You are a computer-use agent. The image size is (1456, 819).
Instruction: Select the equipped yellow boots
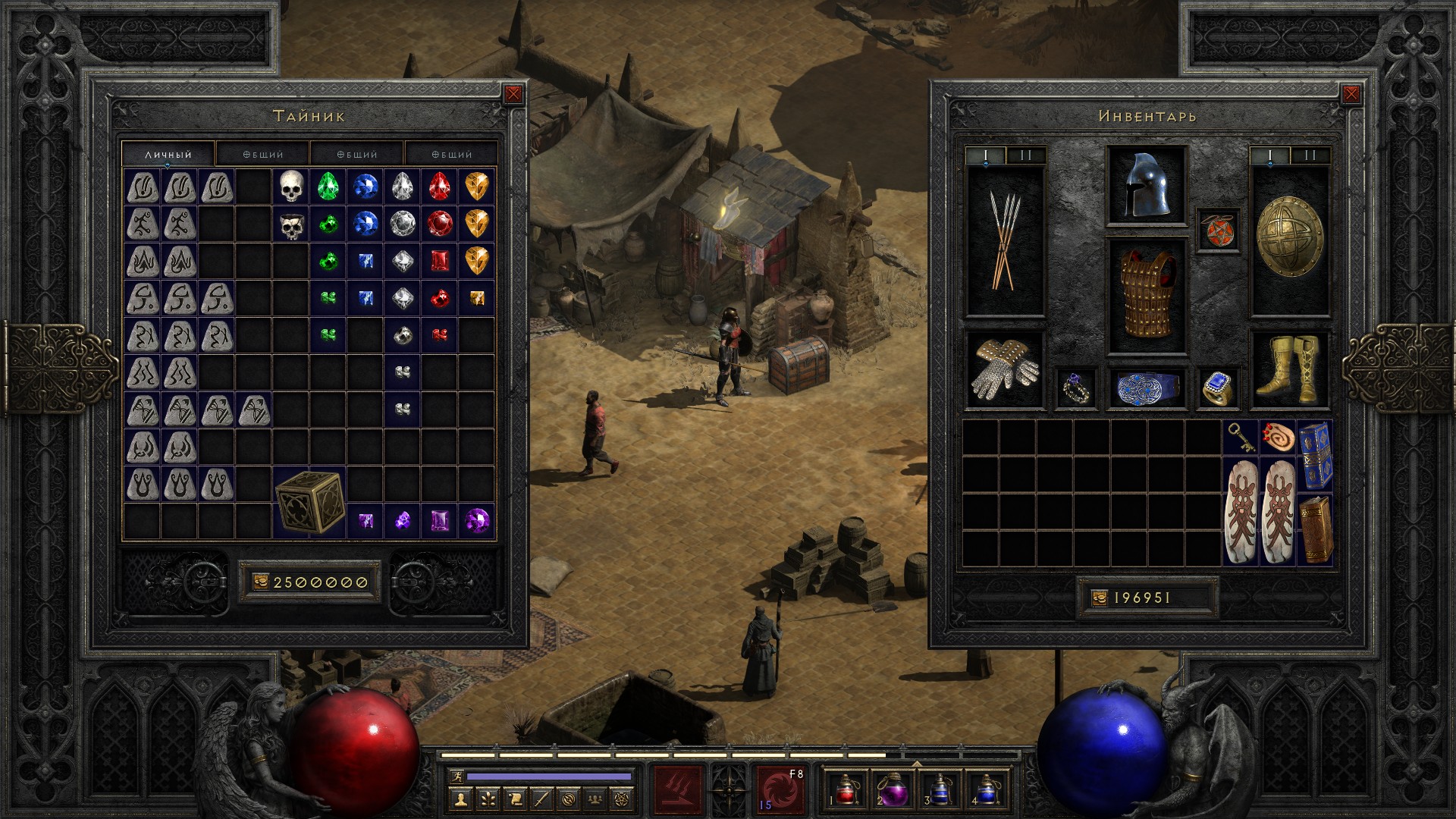pyautogui.click(x=1289, y=371)
